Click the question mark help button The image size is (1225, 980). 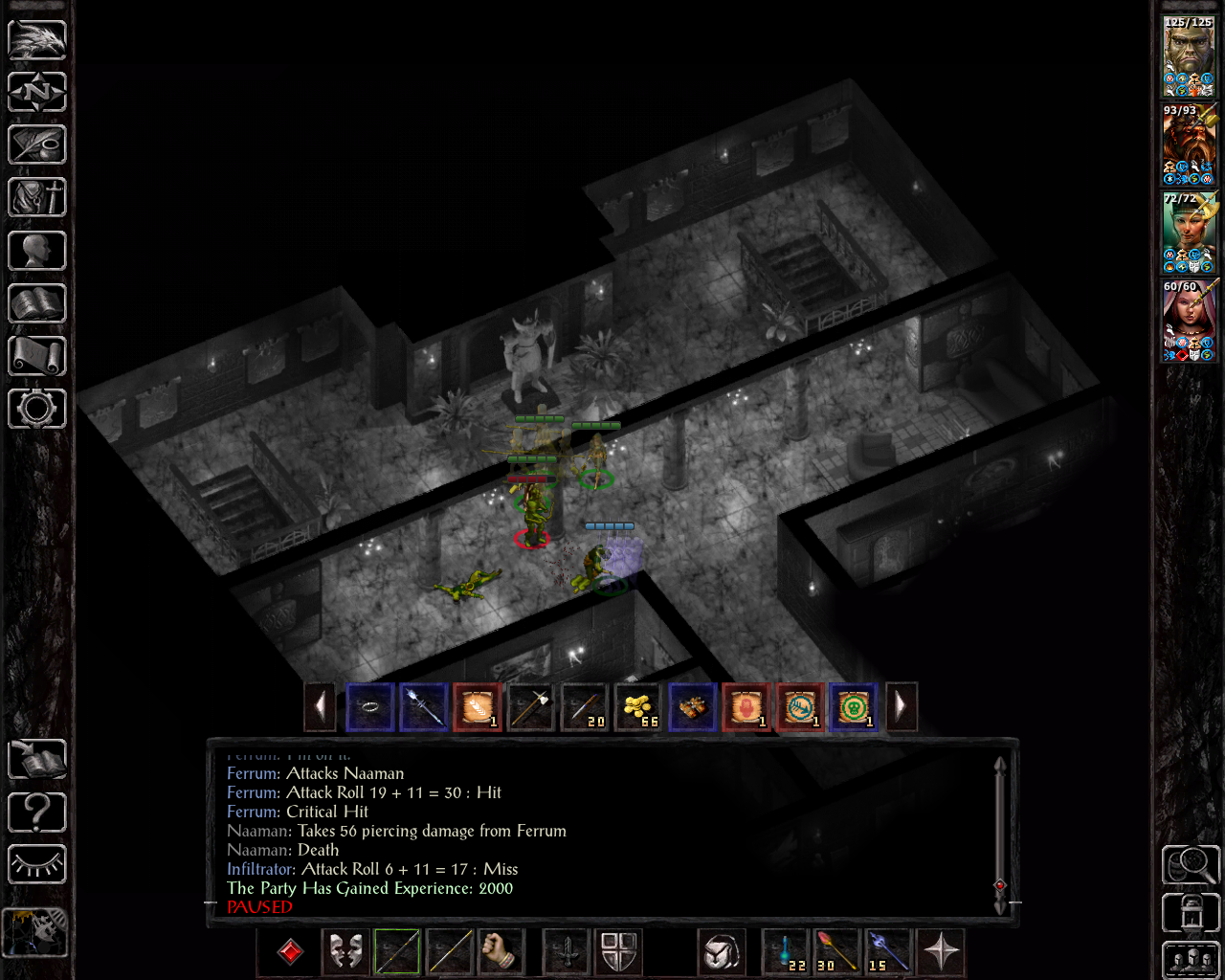[36, 812]
